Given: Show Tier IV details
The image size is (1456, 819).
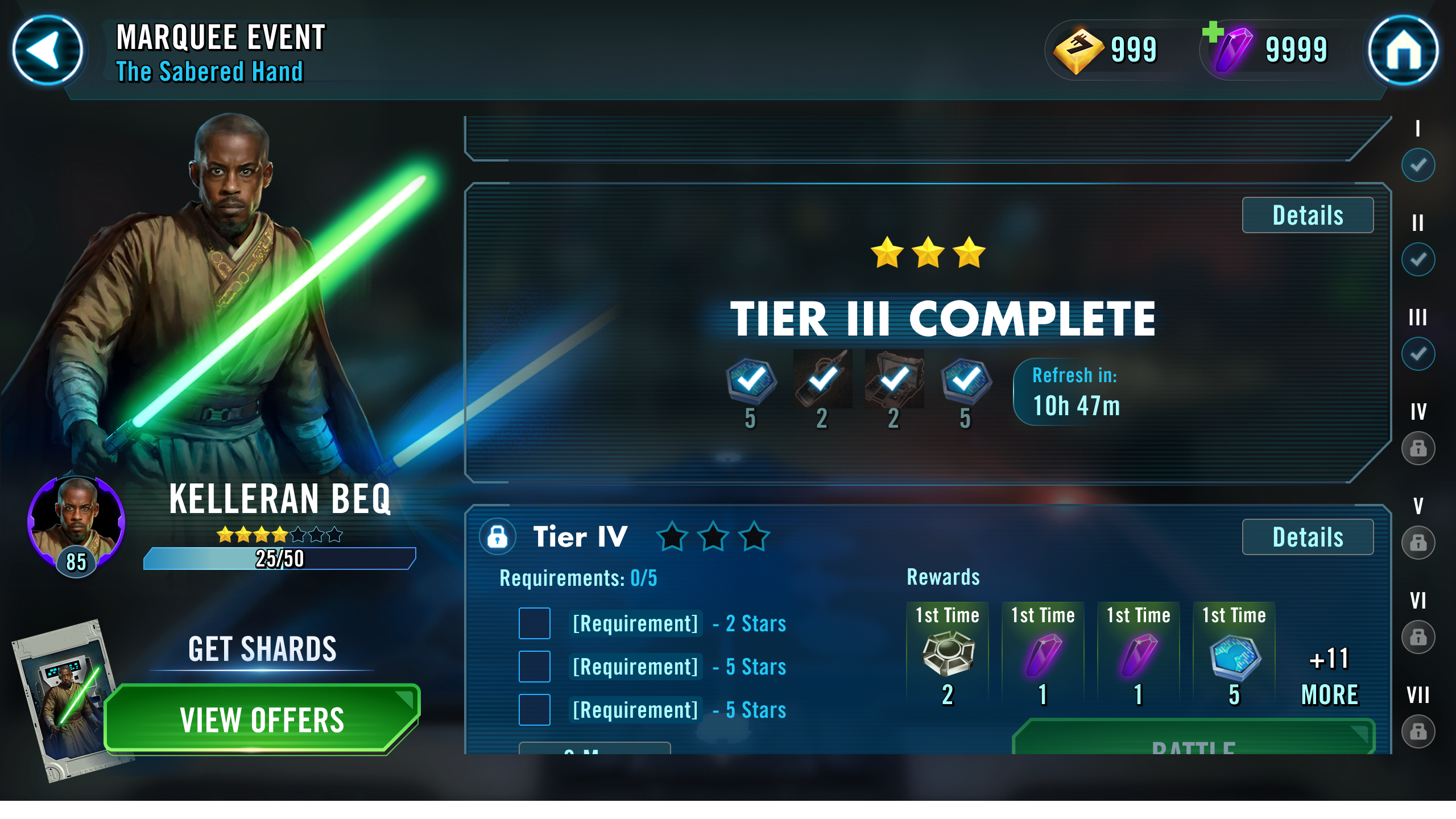Looking at the screenshot, I should pyautogui.click(x=1307, y=537).
